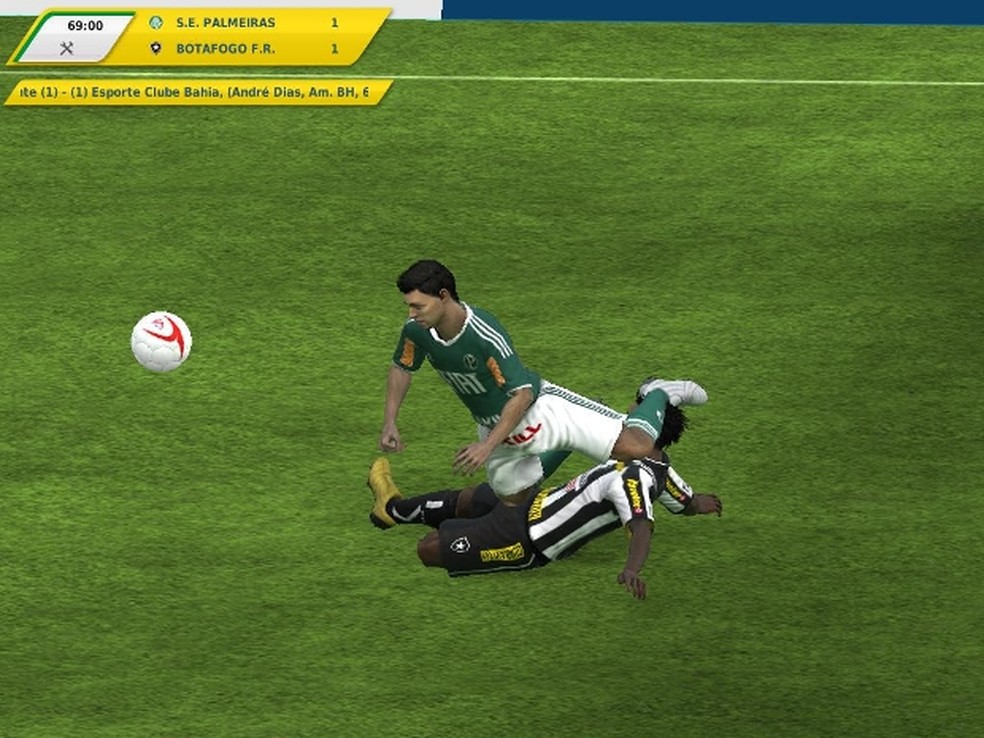The image size is (984, 738).
Task: Select S.E. Palmeiras on the scoreboard
Action: 225,22
